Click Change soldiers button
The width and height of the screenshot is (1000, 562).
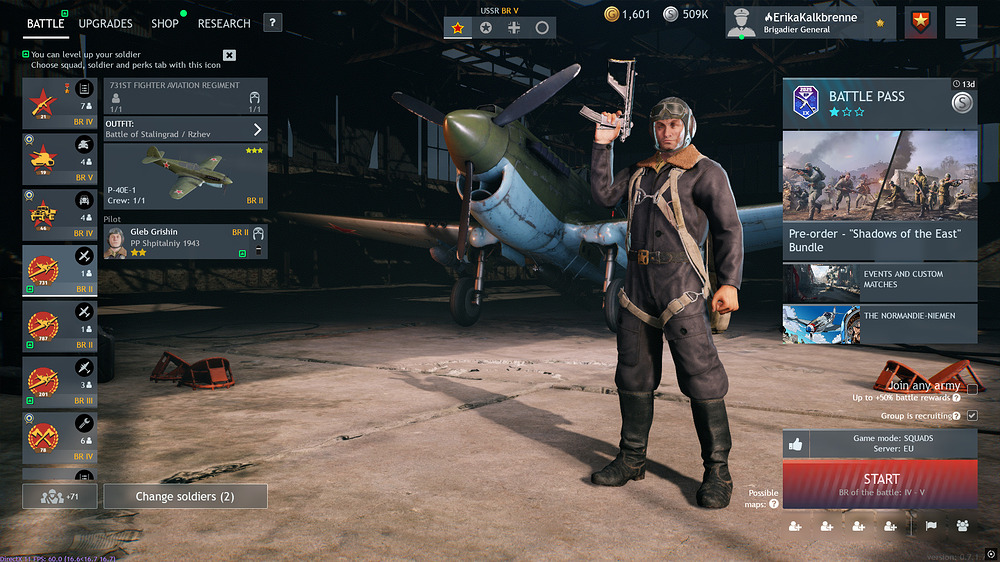186,496
